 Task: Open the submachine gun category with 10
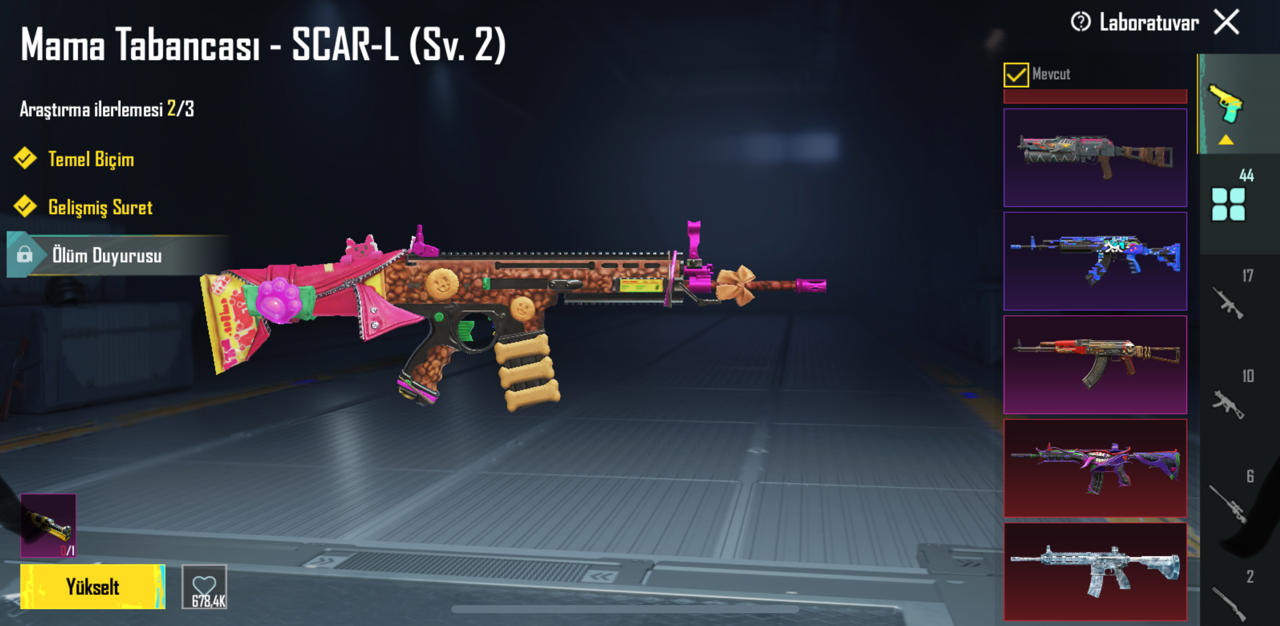pyautogui.click(x=1229, y=398)
